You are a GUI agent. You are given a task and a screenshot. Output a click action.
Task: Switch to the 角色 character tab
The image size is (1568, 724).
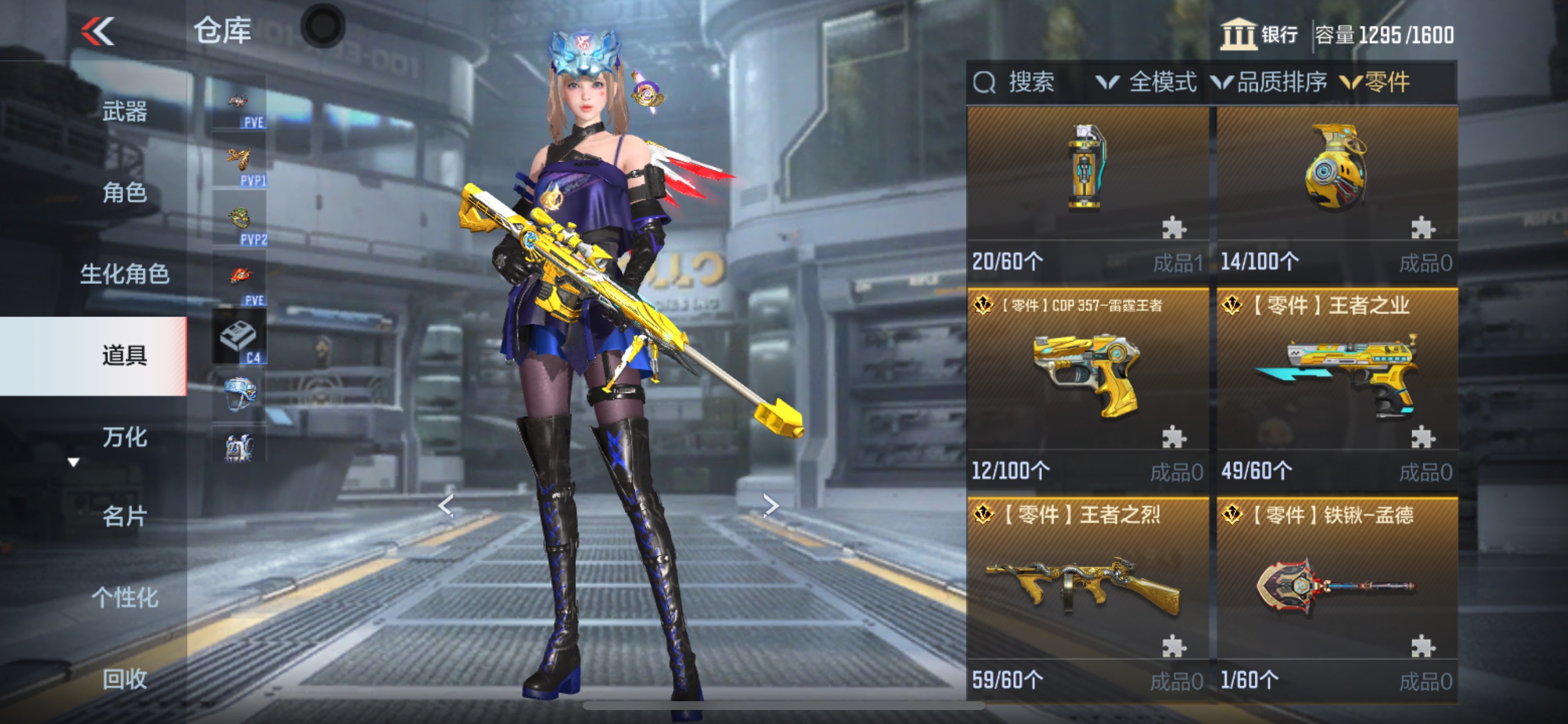pyautogui.click(x=124, y=193)
